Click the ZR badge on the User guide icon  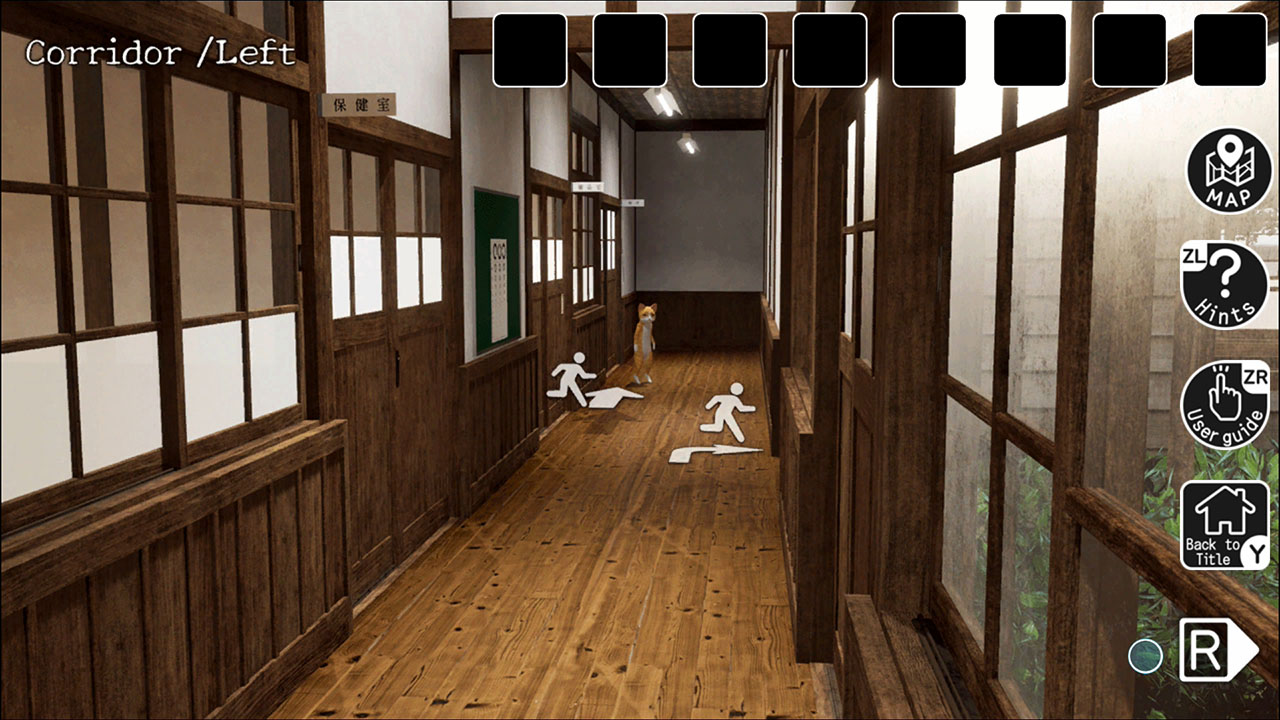1258,378
